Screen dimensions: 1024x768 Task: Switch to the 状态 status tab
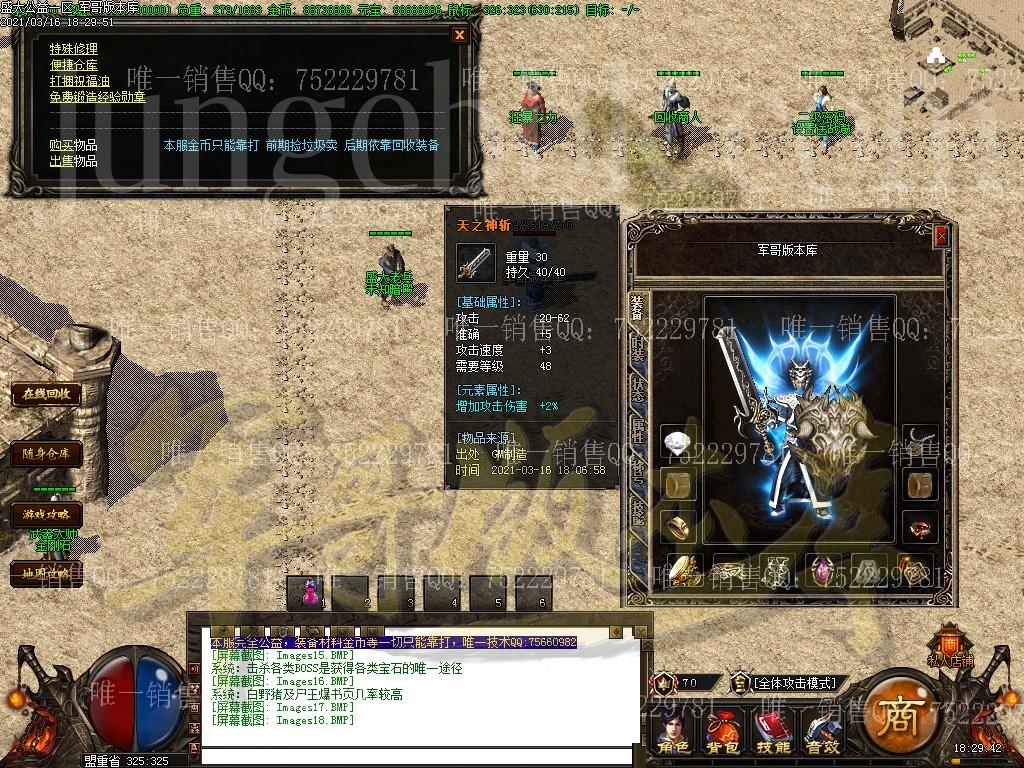tap(638, 391)
